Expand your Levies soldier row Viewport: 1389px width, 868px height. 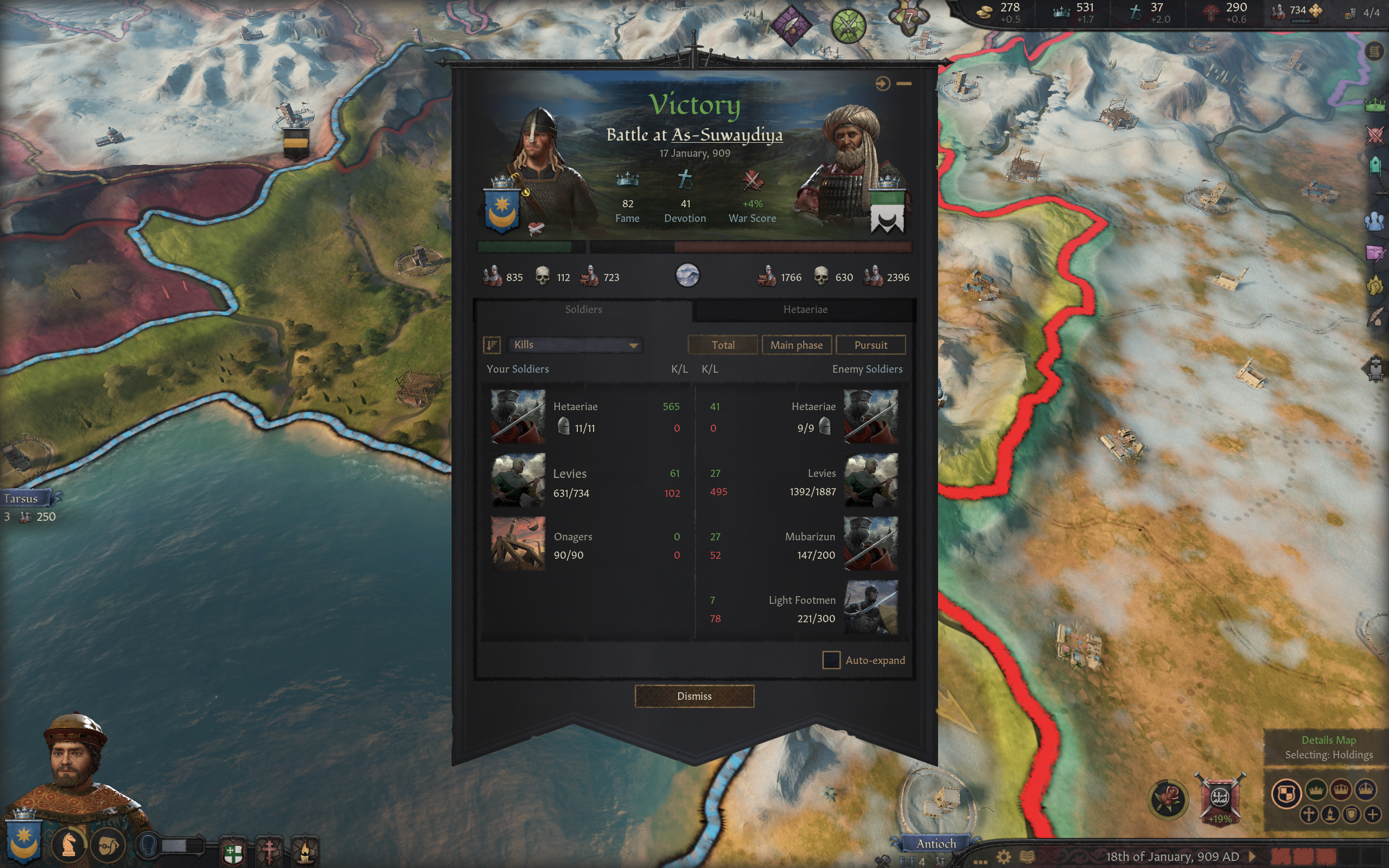pyautogui.click(x=585, y=481)
